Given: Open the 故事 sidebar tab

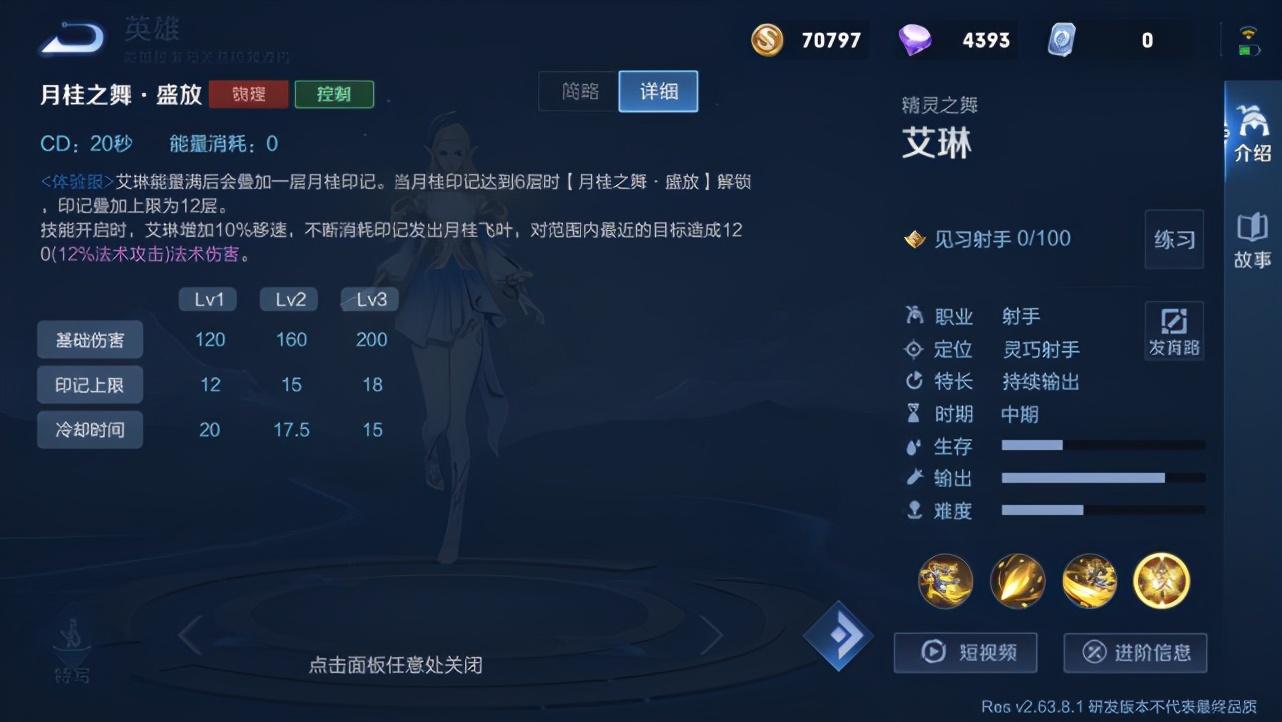Looking at the screenshot, I should pyautogui.click(x=1251, y=250).
